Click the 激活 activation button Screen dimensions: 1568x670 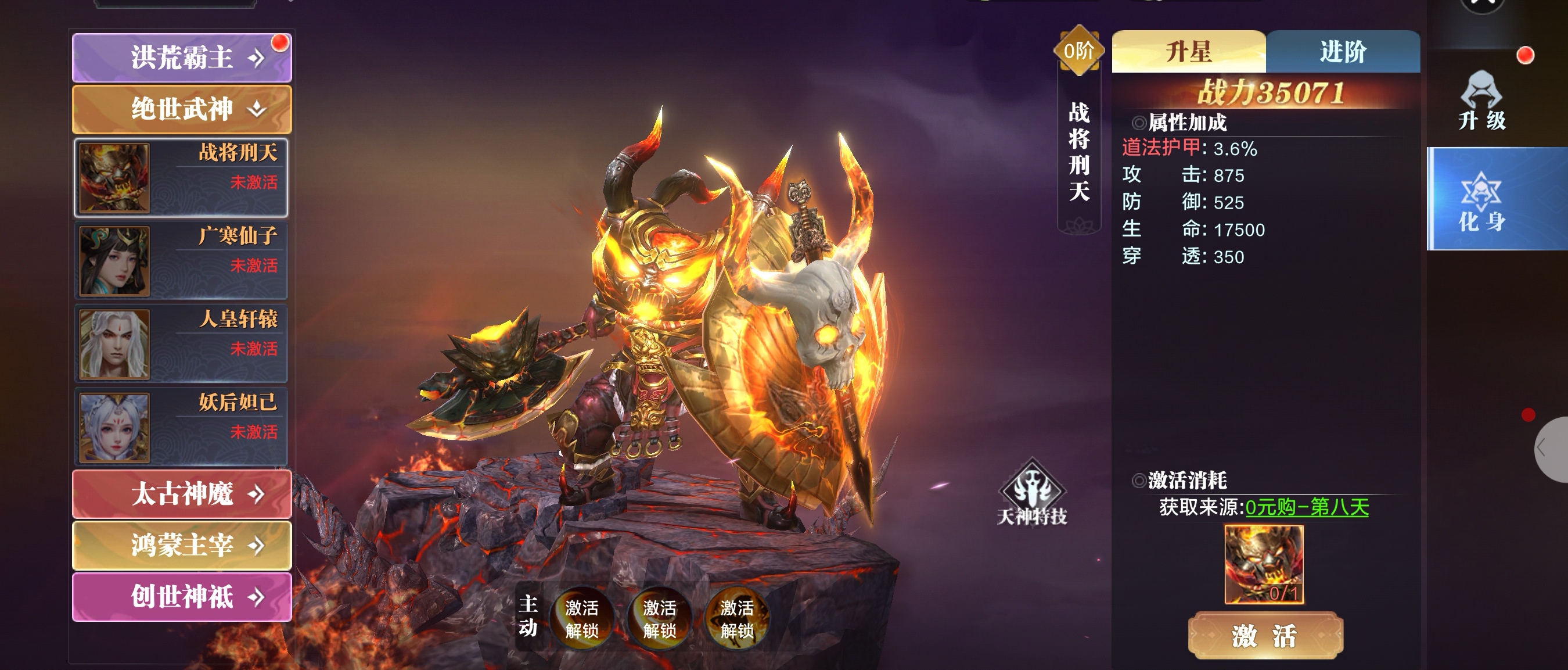coord(1265,636)
